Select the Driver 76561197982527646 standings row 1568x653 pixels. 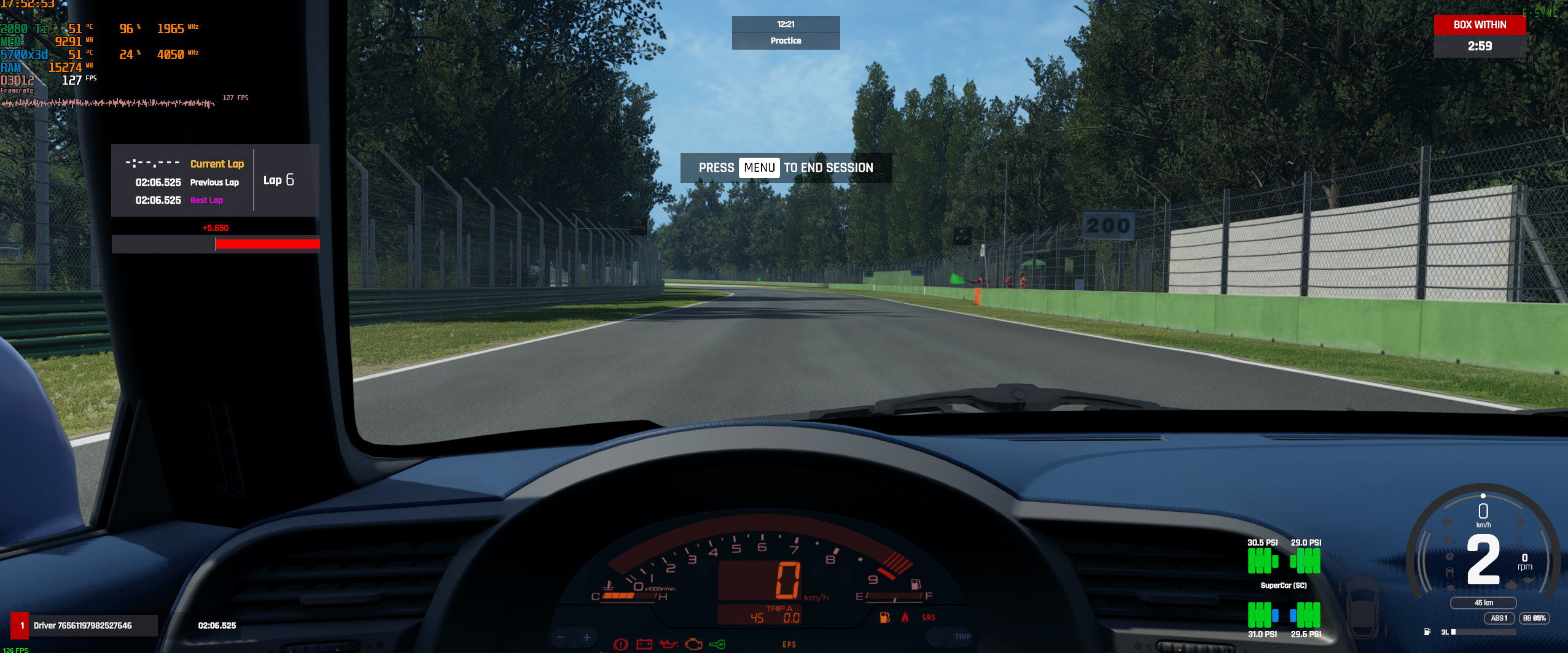83,625
